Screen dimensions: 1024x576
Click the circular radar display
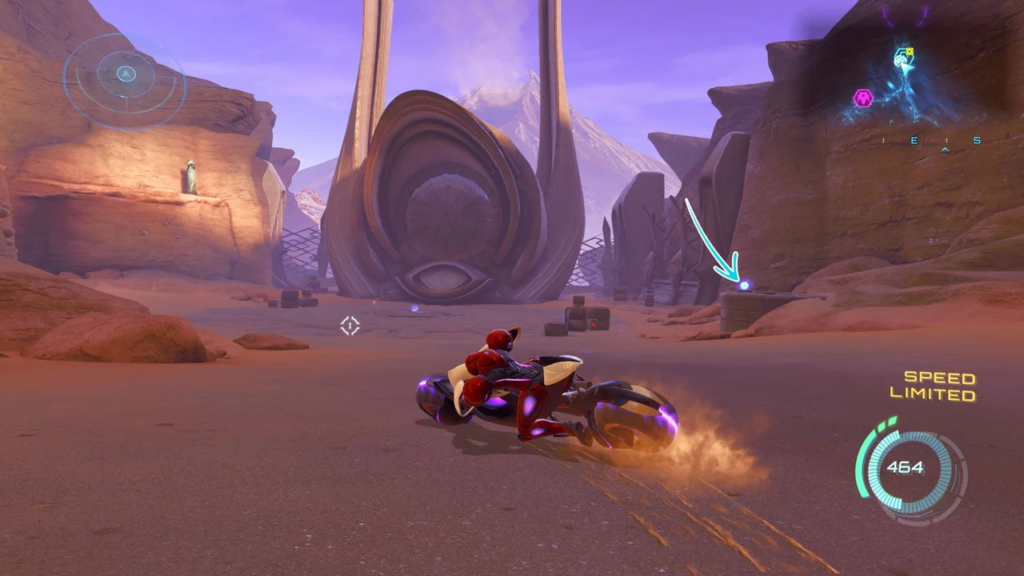(125, 74)
